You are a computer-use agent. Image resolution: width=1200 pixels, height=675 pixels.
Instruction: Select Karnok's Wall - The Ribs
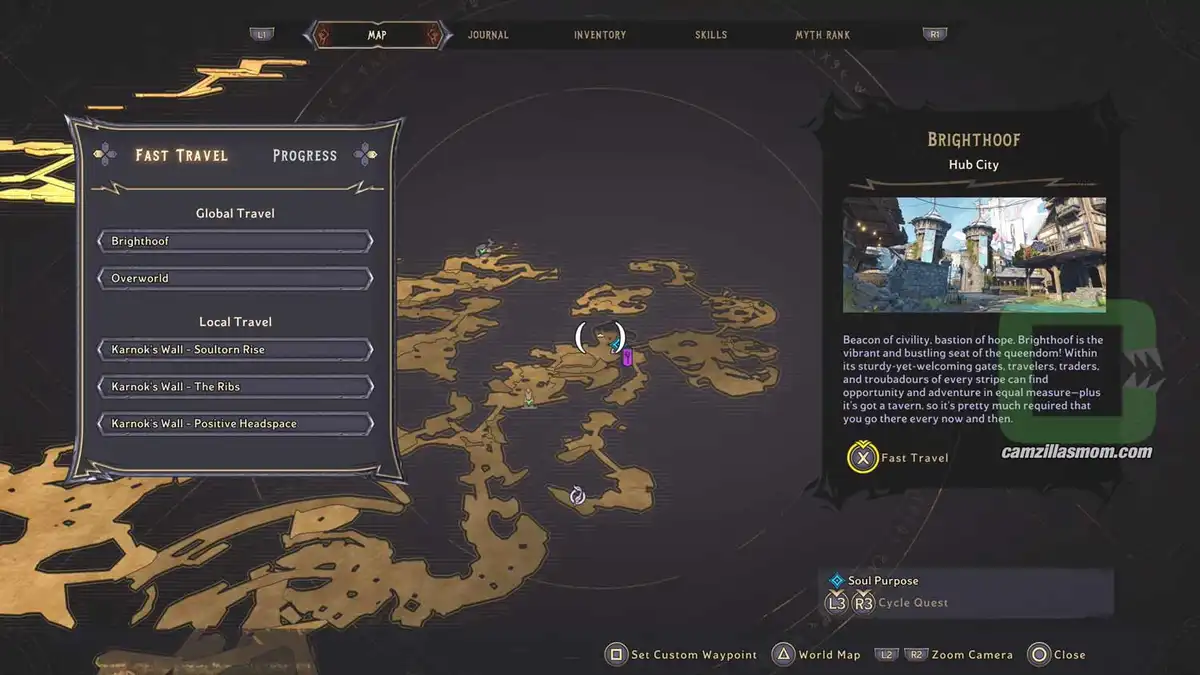[235, 387]
